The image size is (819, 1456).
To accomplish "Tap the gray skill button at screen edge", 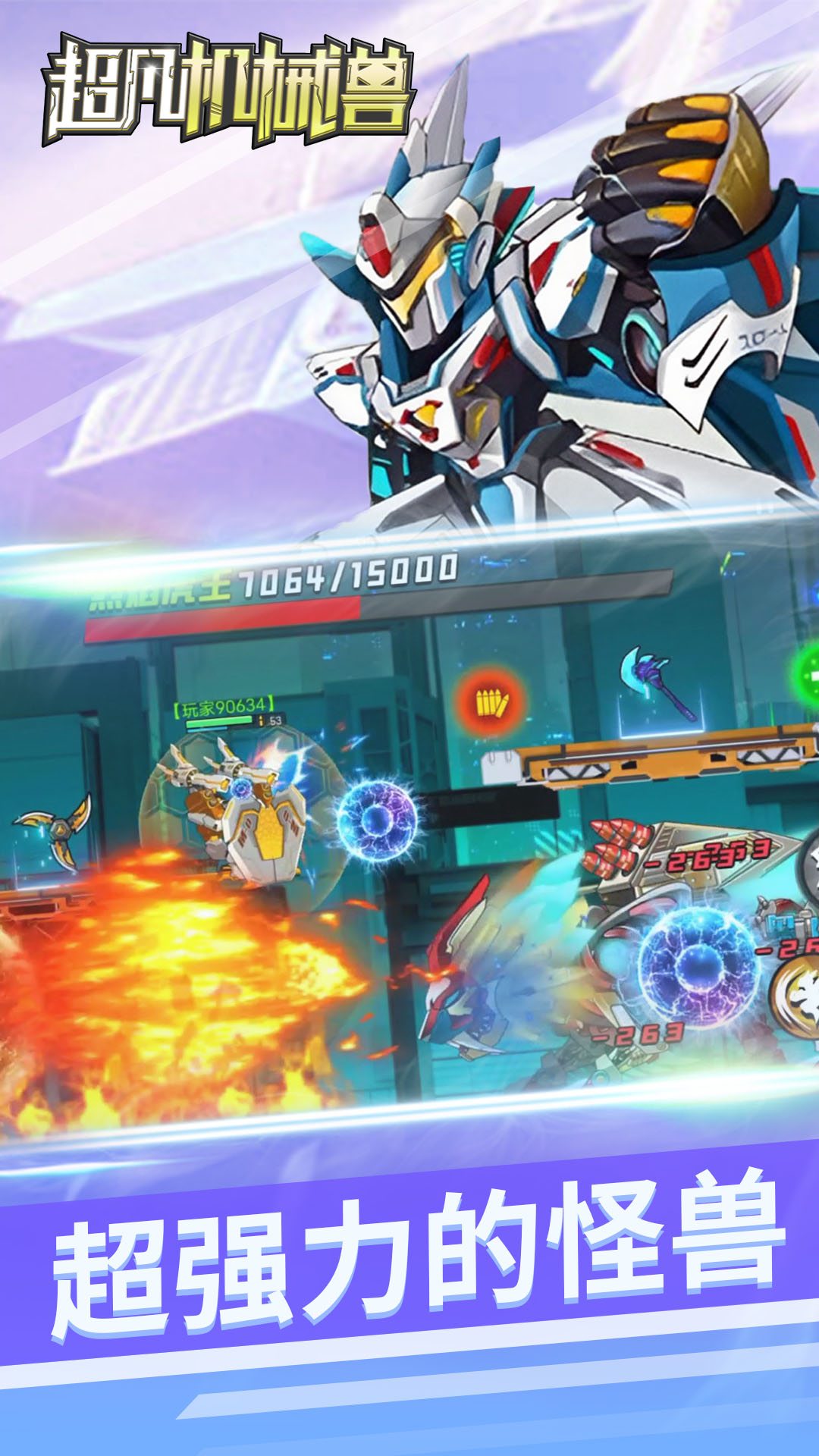I will point(808,868).
